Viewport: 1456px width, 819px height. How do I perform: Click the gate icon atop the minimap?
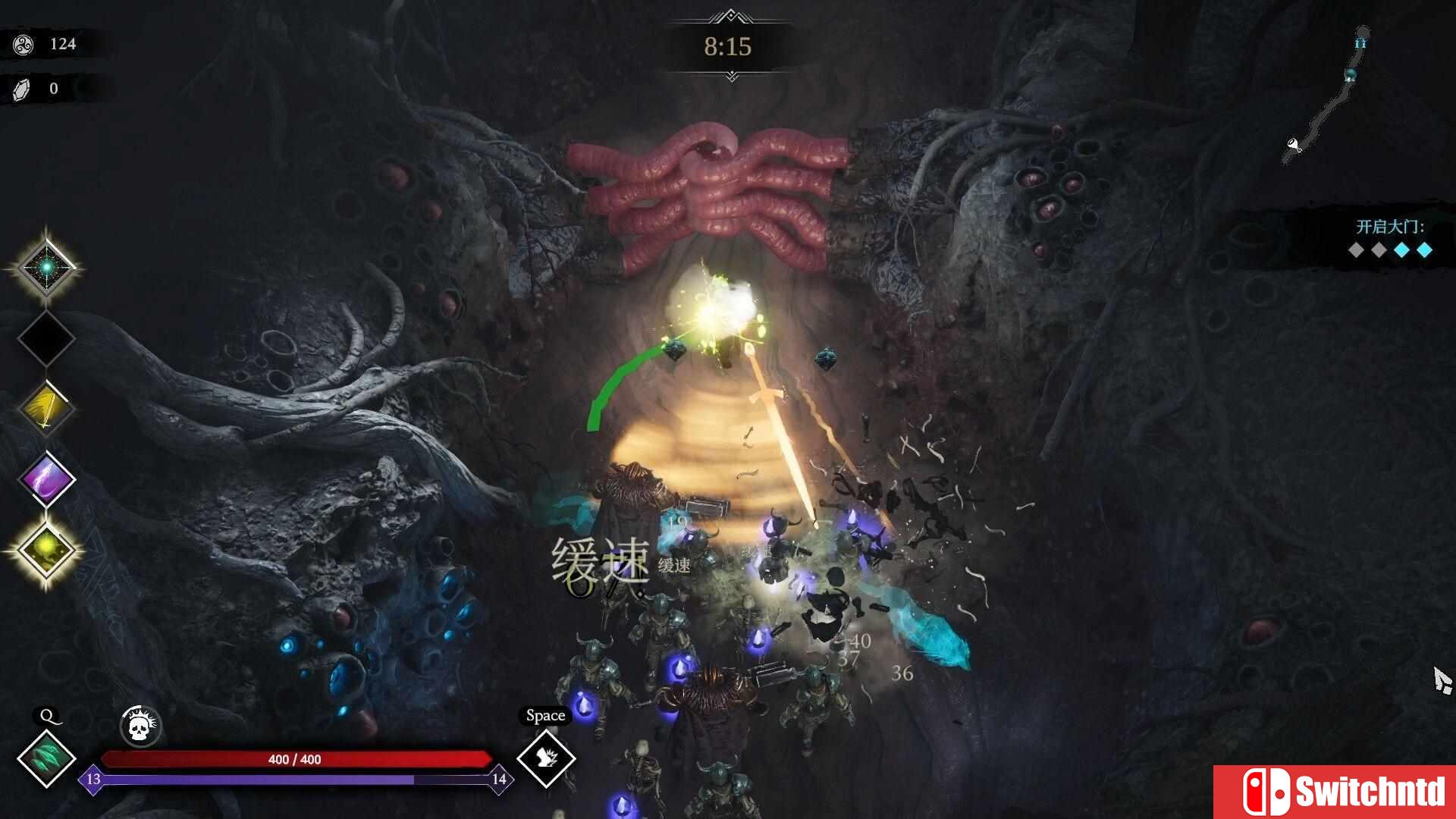point(1362,43)
